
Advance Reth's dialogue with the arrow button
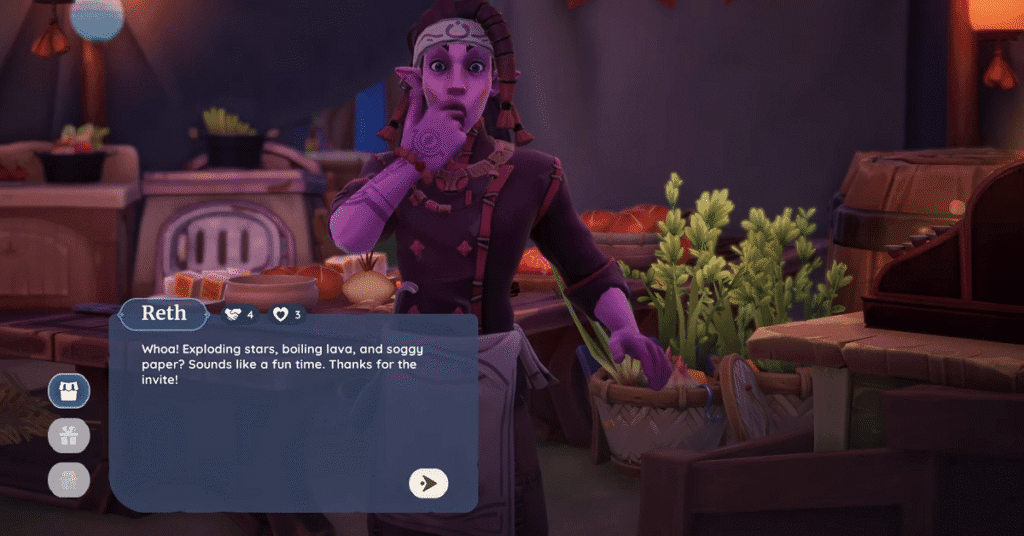(428, 483)
